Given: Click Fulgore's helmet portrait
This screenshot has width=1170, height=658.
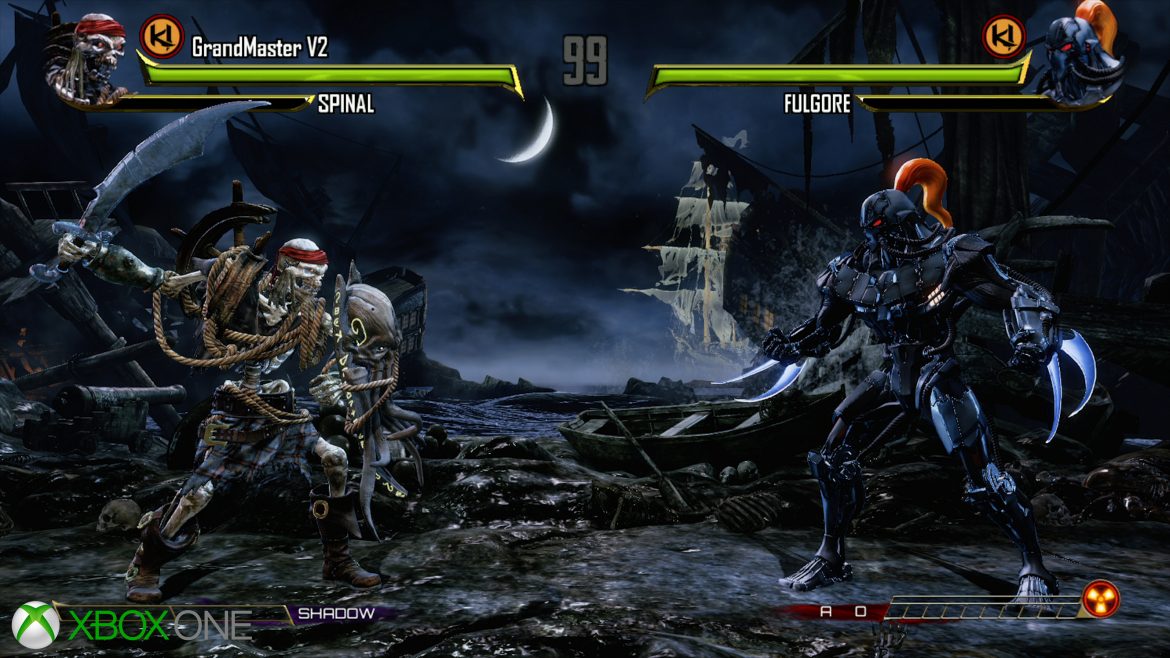Looking at the screenshot, I should [1082, 57].
